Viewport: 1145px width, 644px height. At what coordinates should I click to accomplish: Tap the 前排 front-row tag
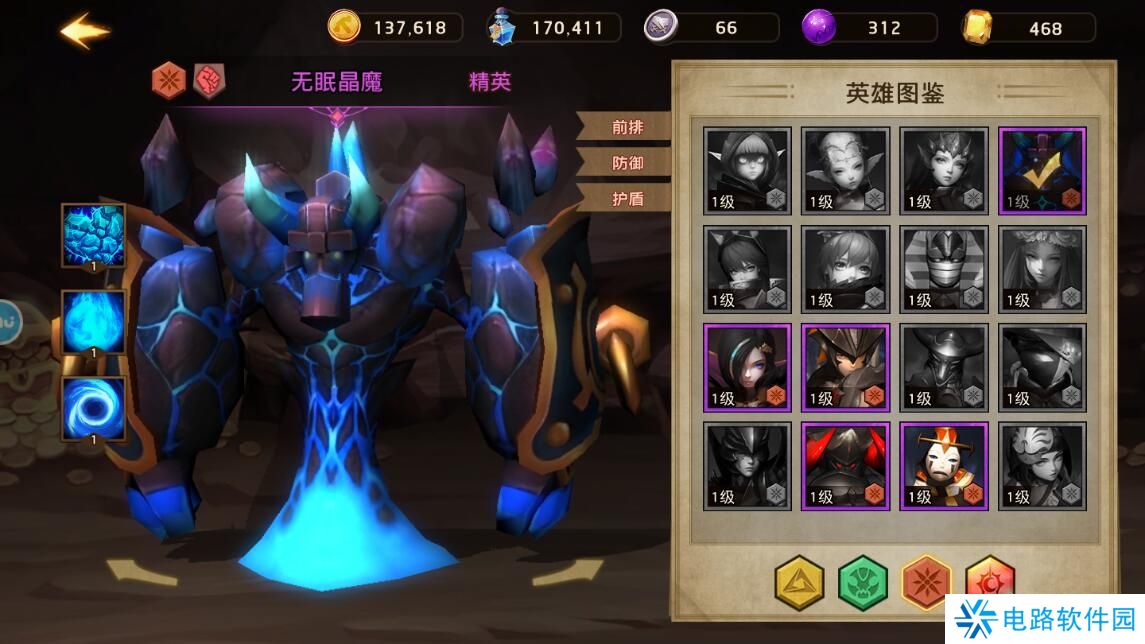tap(627, 127)
